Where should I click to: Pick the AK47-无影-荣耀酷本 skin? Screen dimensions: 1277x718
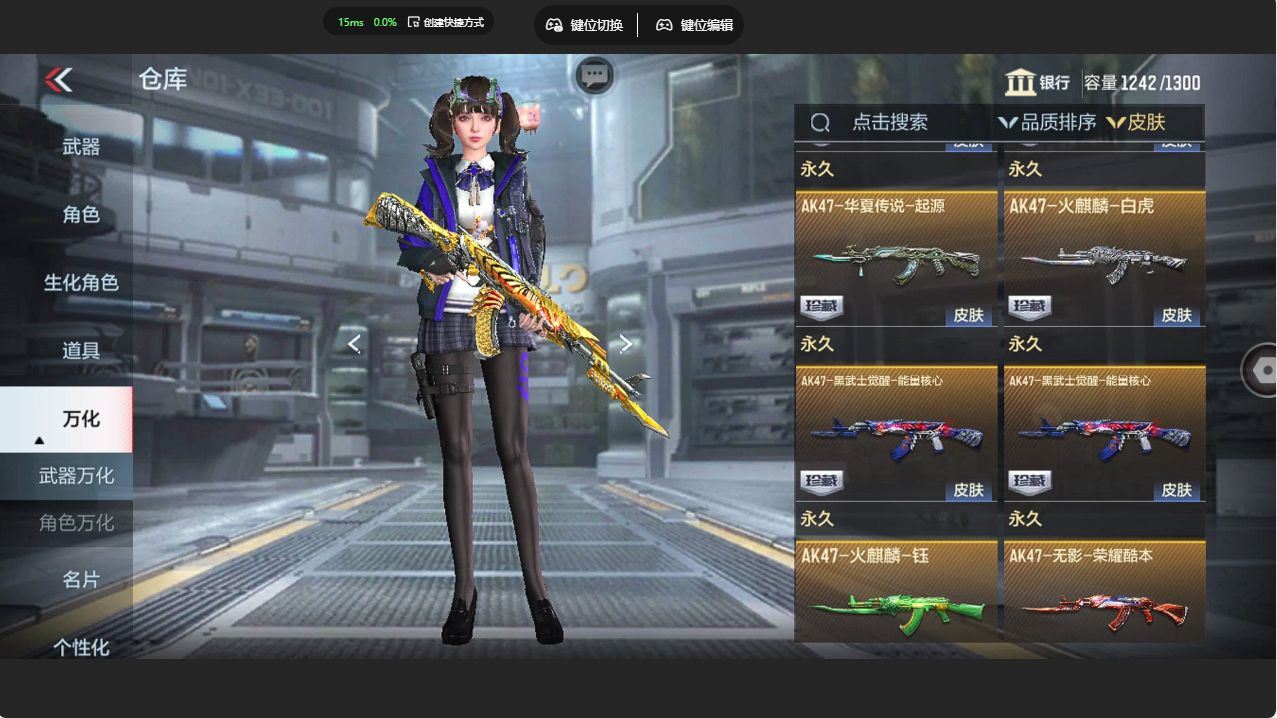(x=1104, y=594)
